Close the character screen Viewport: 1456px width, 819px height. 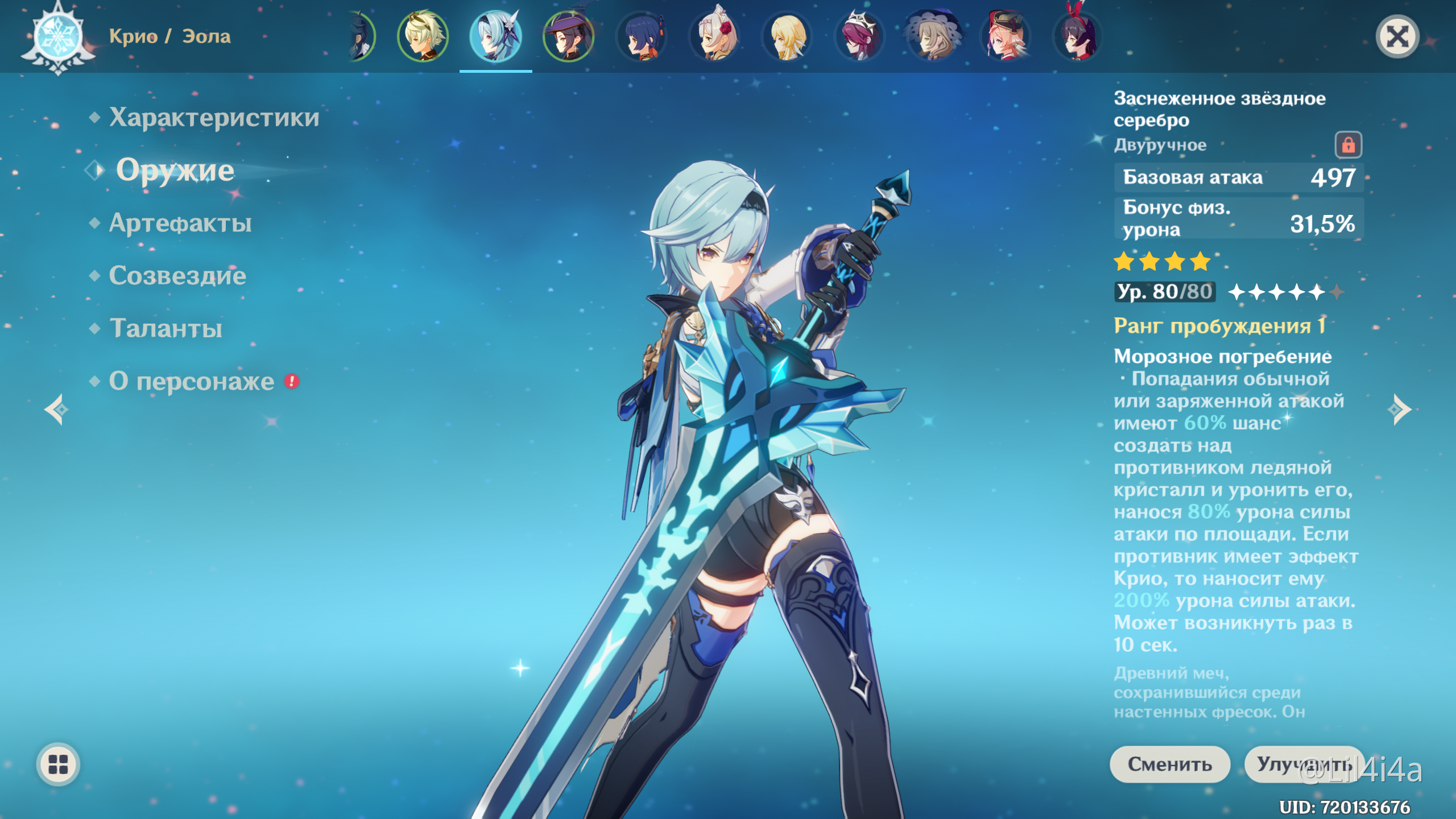[x=1397, y=37]
